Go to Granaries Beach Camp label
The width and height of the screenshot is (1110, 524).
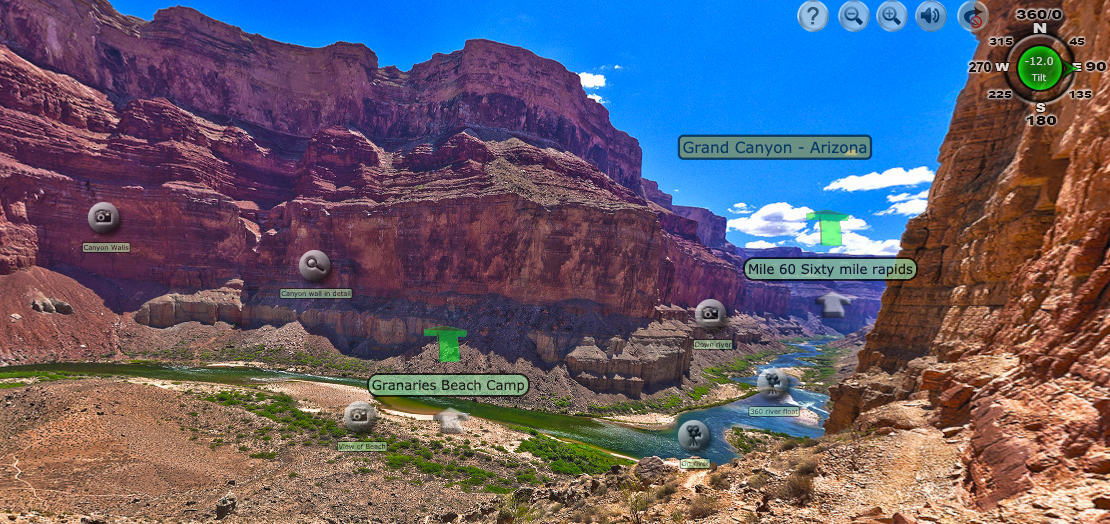[448, 385]
